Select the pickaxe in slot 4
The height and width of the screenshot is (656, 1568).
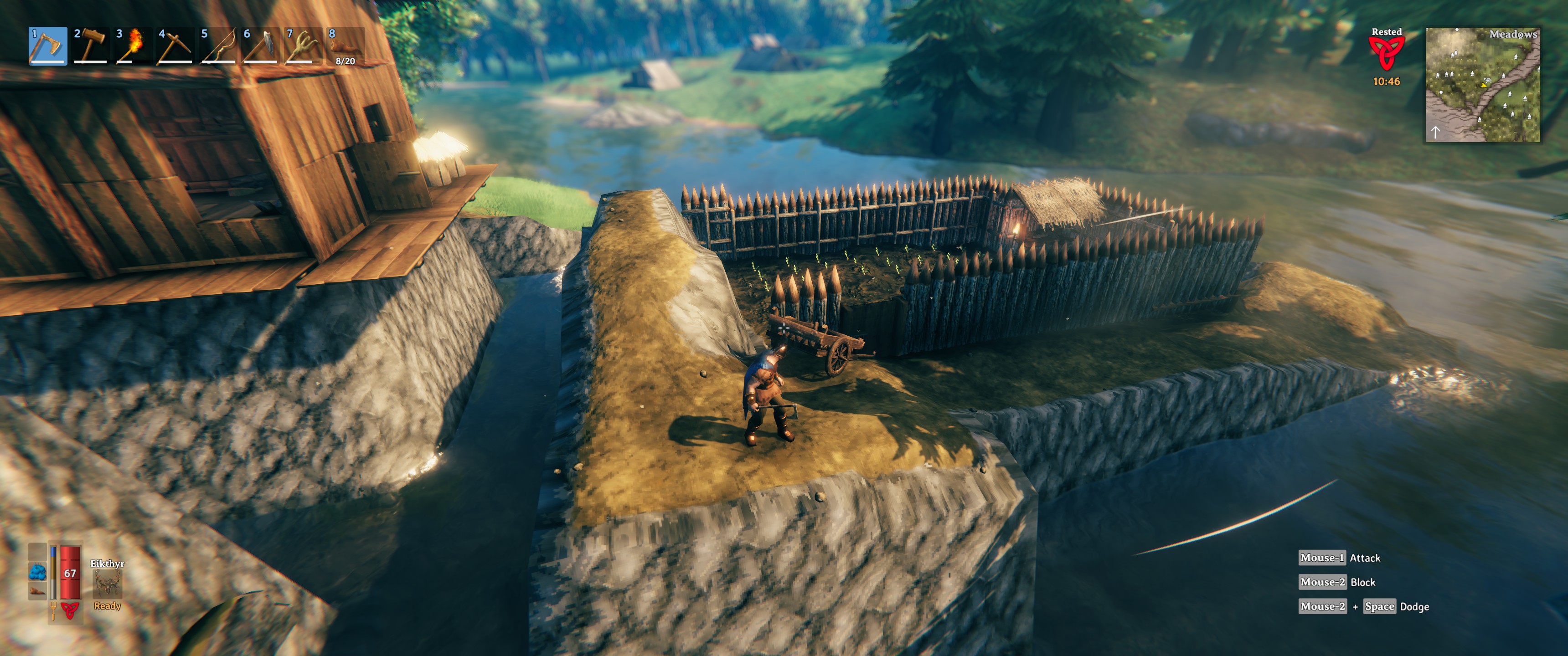tap(175, 46)
